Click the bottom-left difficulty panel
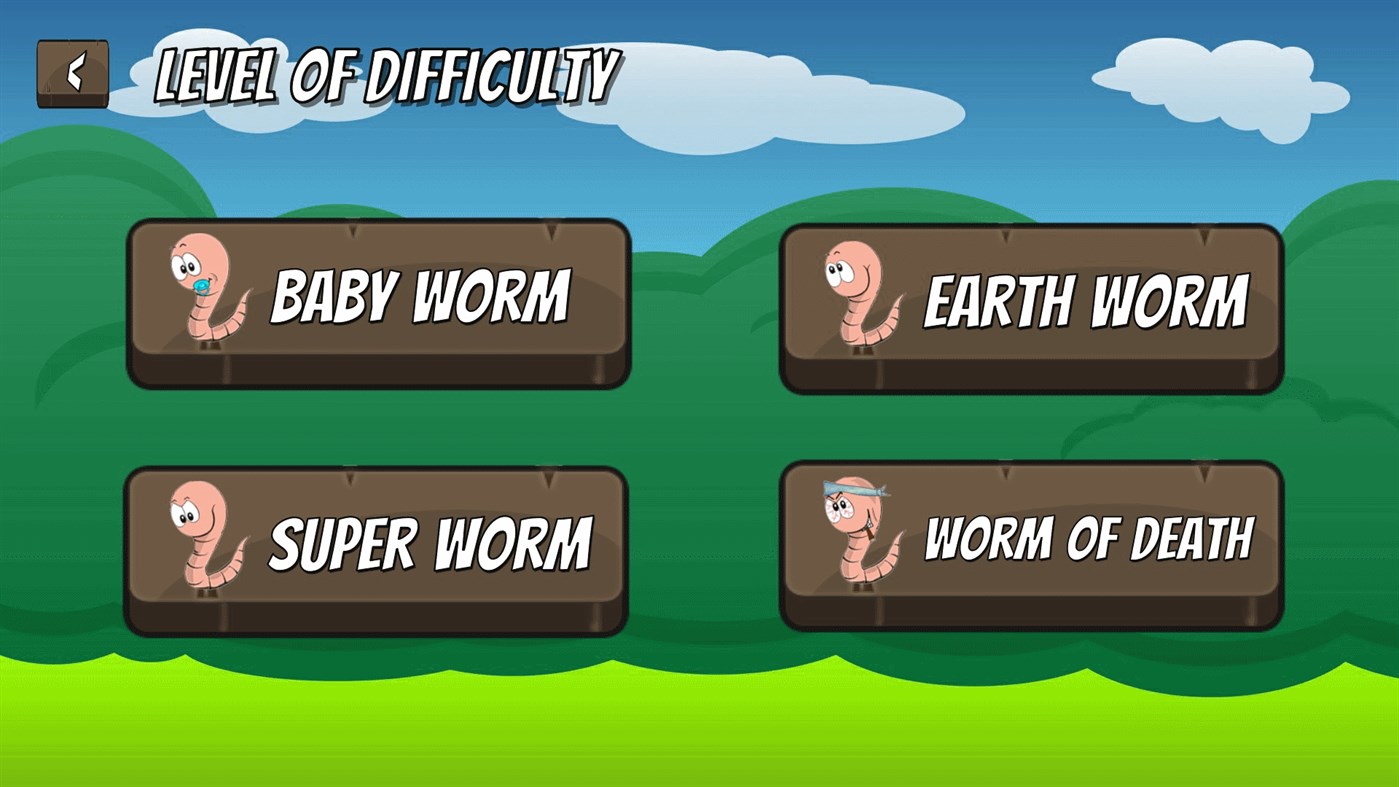Viewport: 1399px width, 787px height. pos(380,550)
